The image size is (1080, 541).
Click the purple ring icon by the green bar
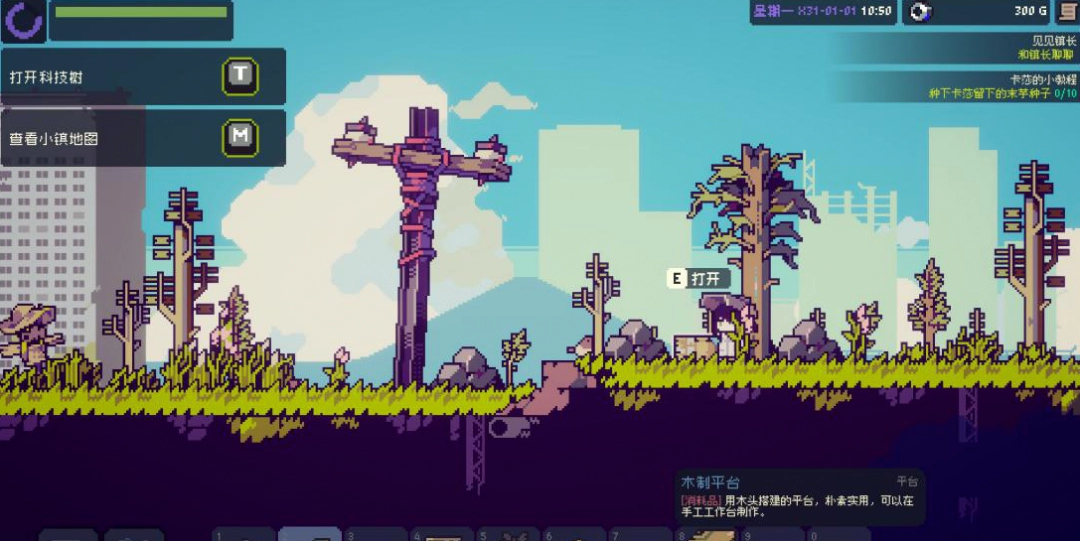(x=23, y=20)
